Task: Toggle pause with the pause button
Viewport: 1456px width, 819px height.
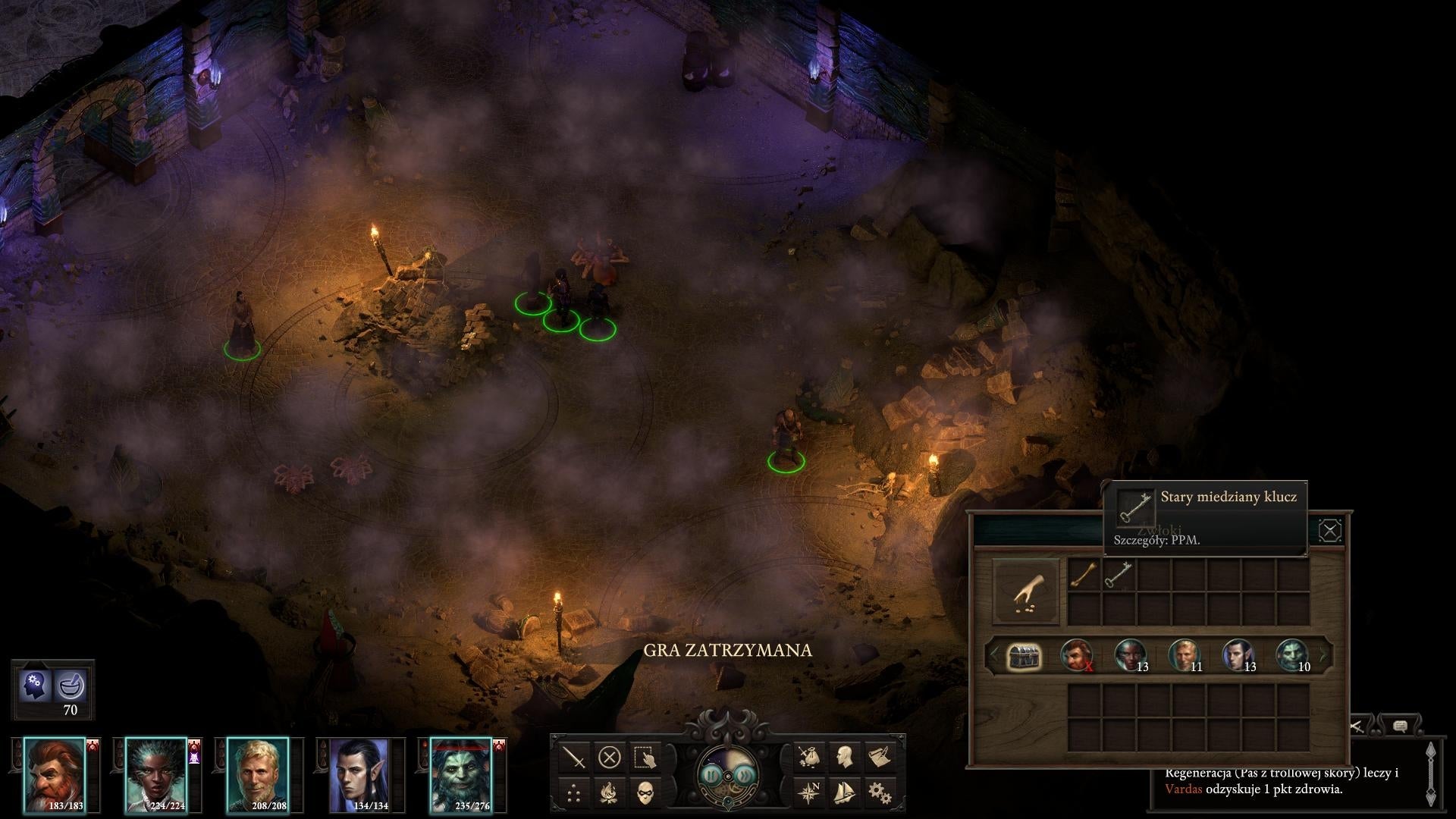Action: pyautogui.click(x=711, y=775)
